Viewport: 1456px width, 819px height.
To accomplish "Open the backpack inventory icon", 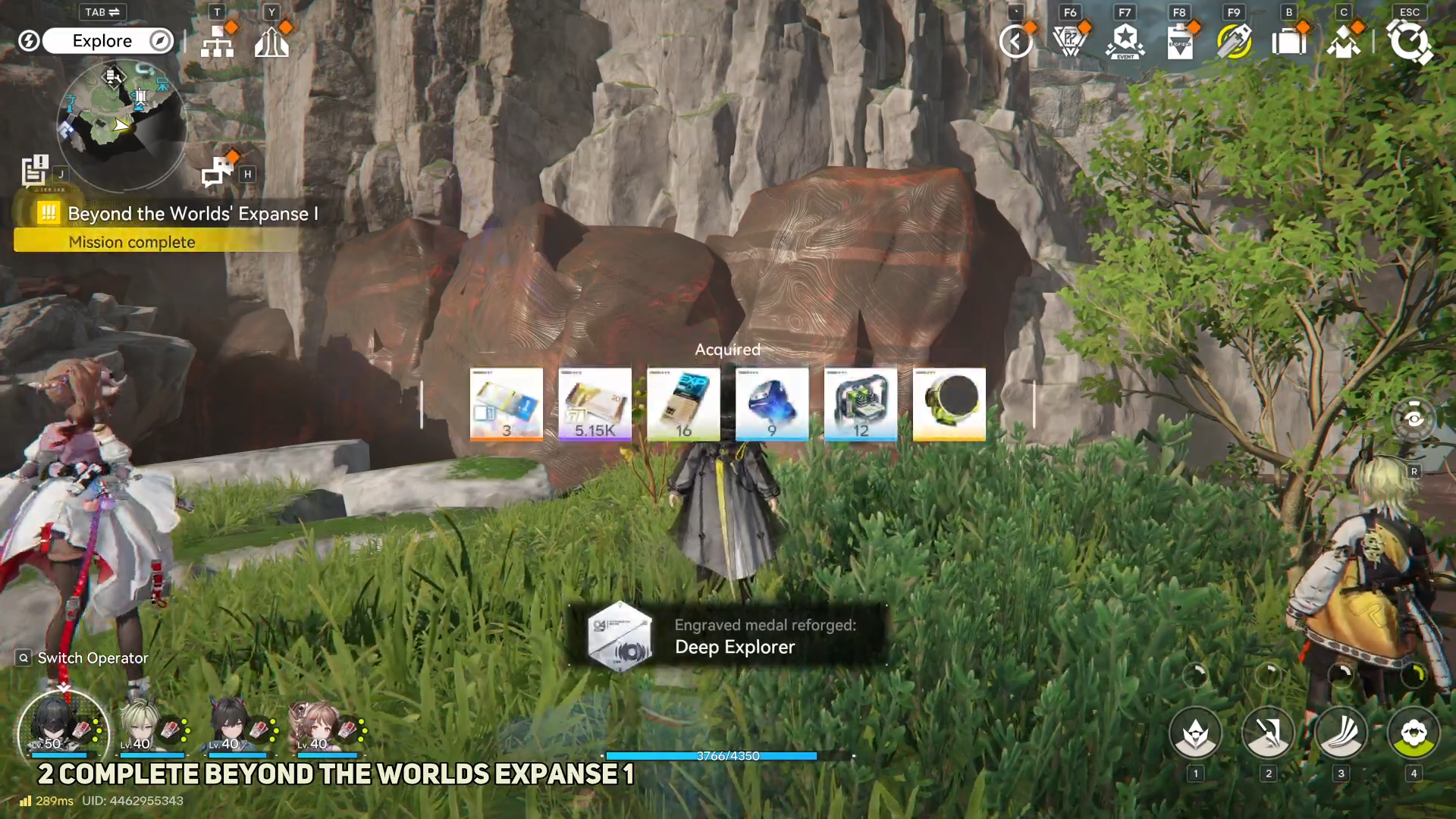I will coord(1288,42).
